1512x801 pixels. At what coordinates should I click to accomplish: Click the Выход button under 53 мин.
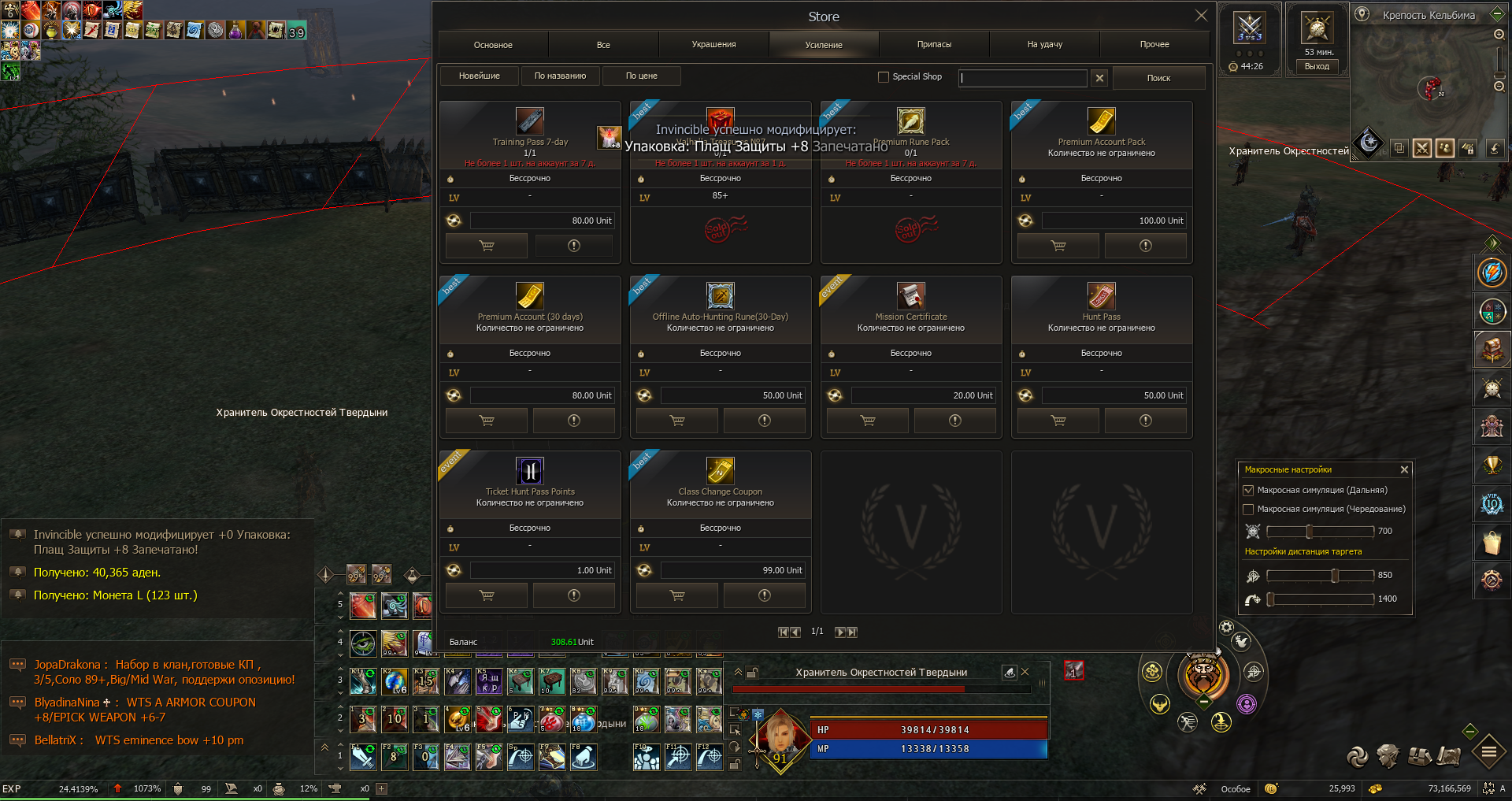click(1317, 67)
